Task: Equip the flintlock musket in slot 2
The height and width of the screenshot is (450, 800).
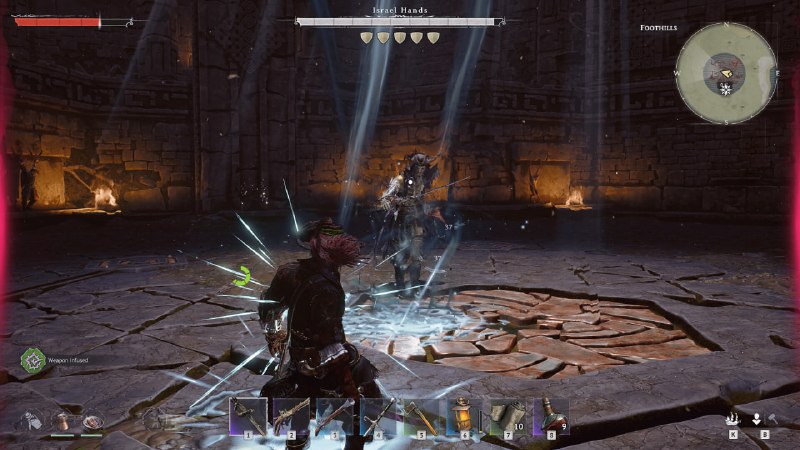Action: click(x=291, y=415)
